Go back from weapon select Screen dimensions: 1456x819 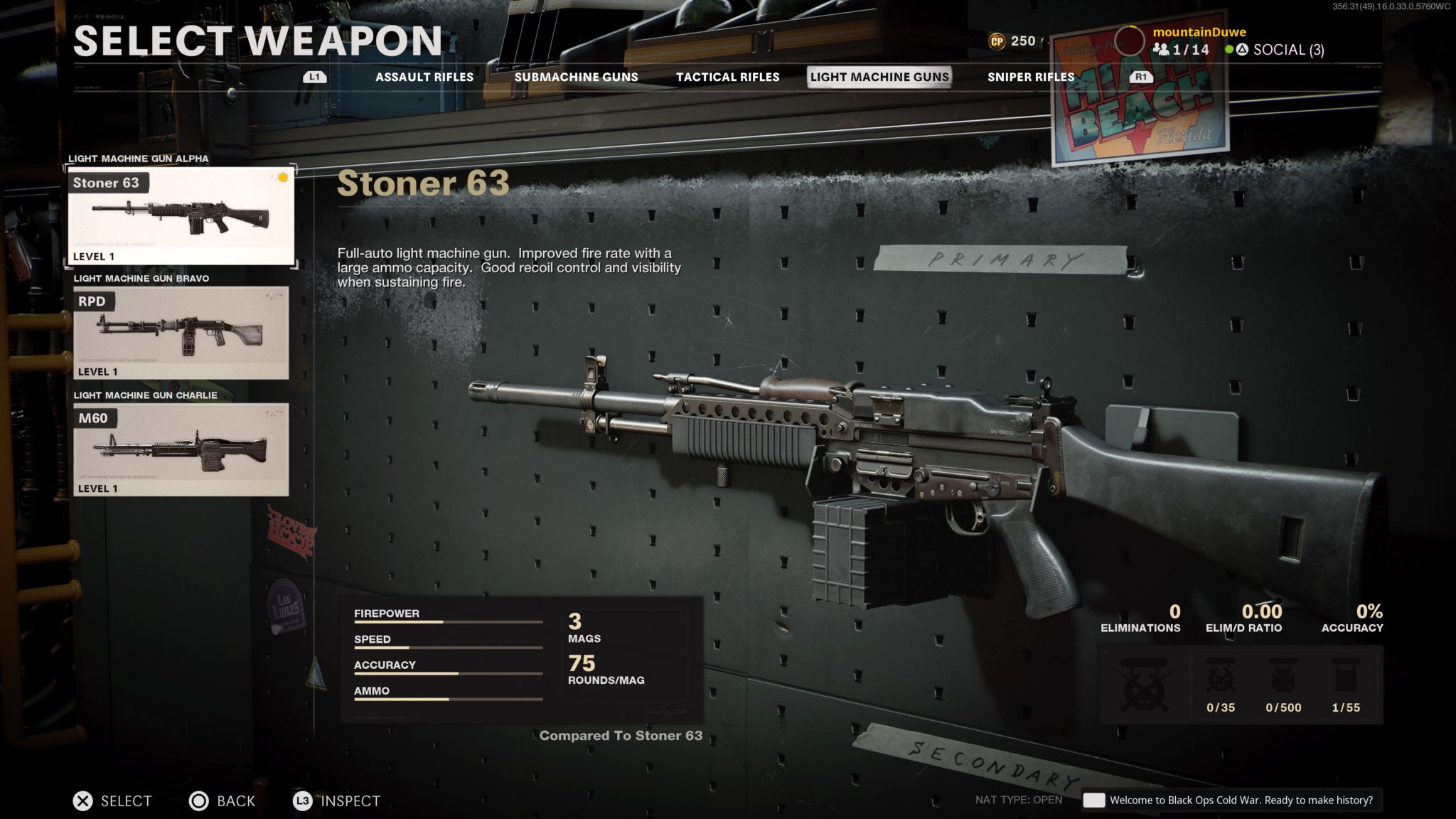point(222,801)
